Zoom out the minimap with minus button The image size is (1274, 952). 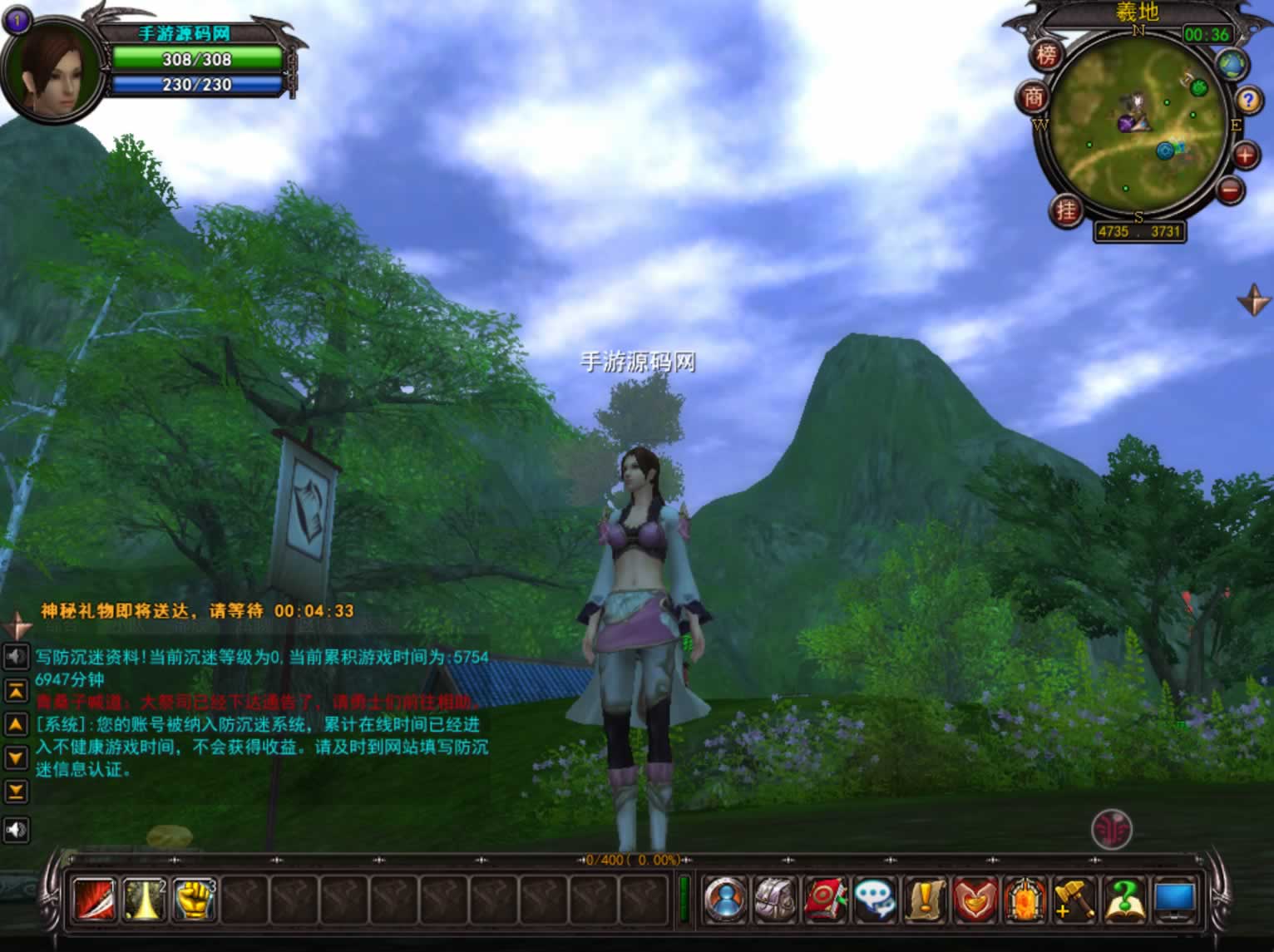point(1231,190)
